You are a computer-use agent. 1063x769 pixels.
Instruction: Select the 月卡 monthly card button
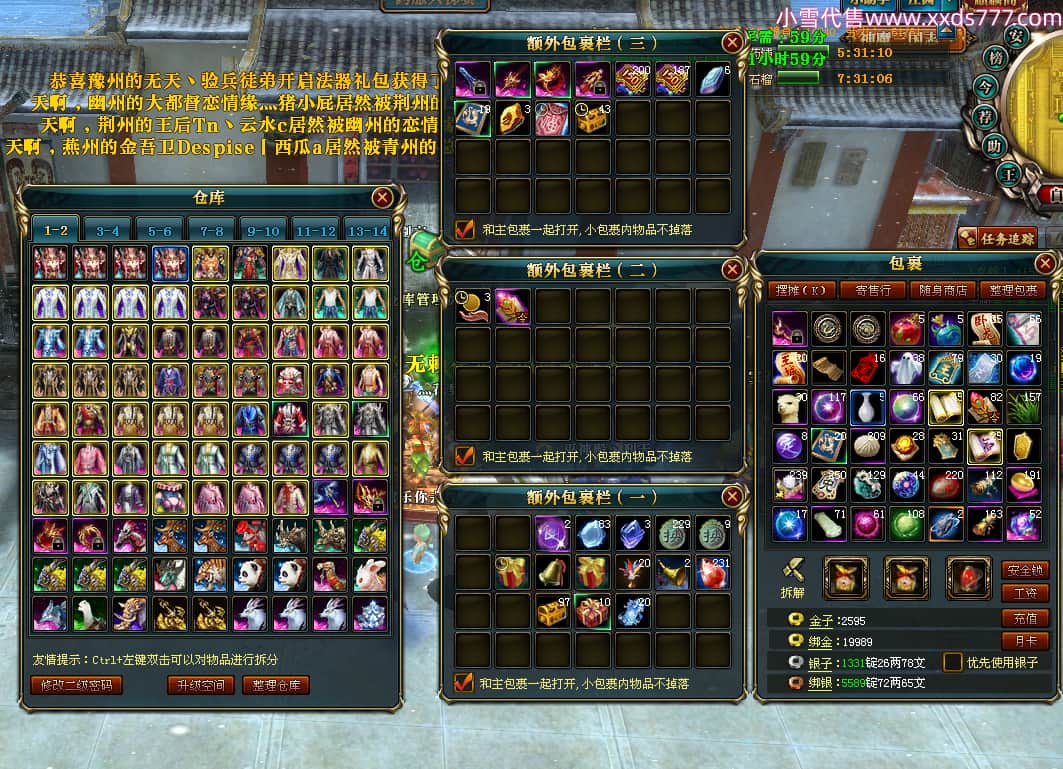click(x=1025, y=641)
